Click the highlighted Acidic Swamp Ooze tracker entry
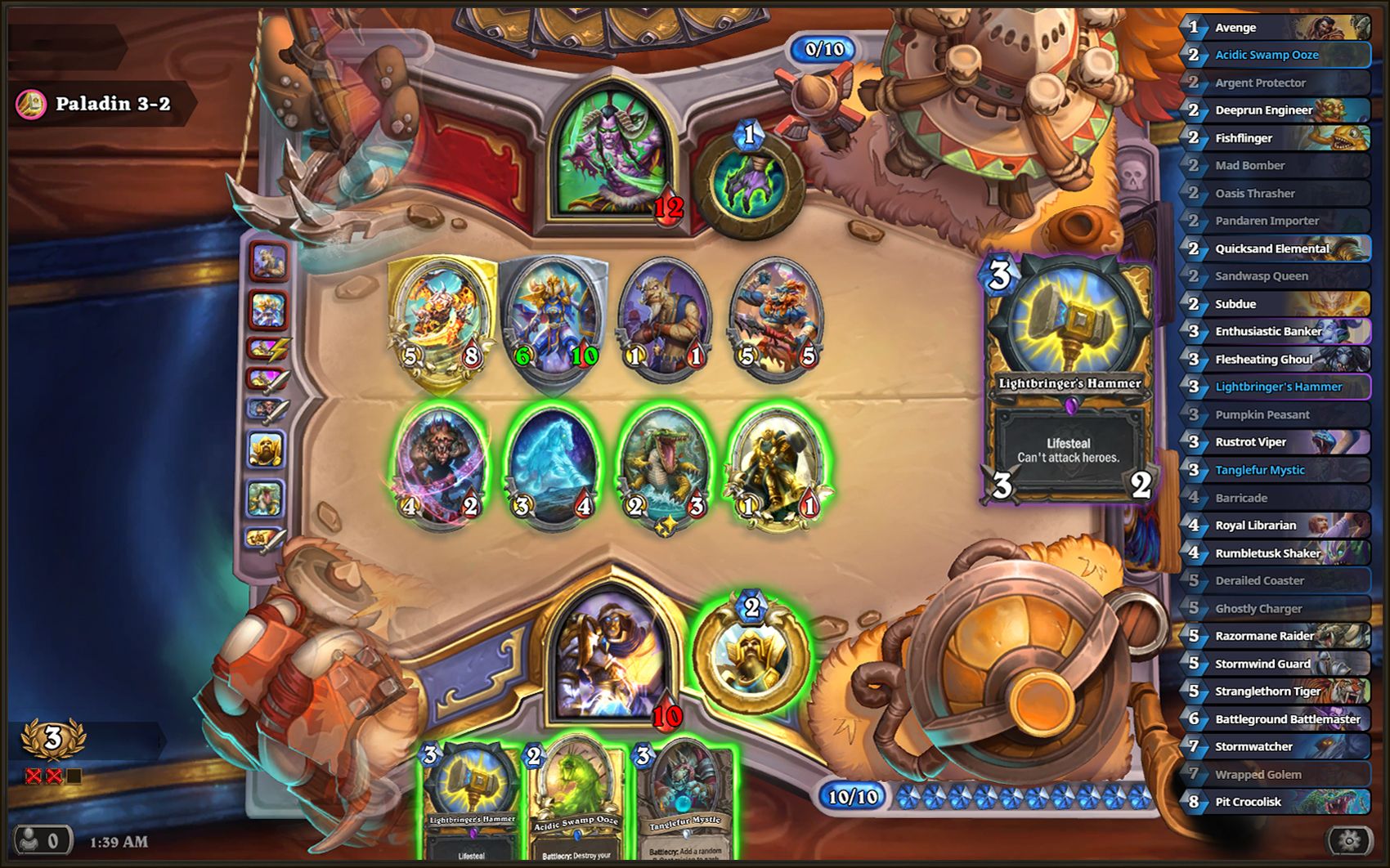1390x868 pixels. [1276, 55]
